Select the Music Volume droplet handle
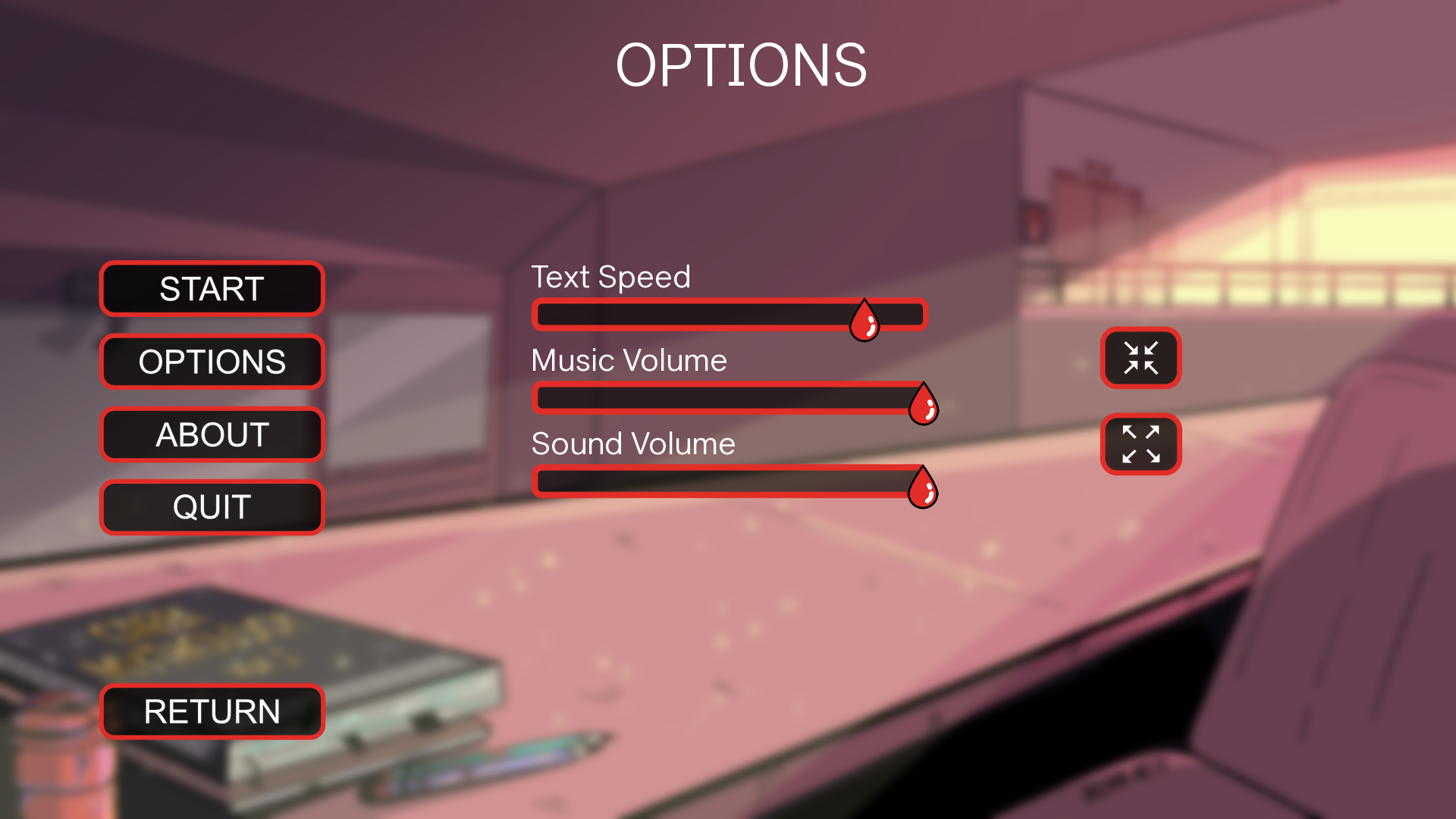Image resolution: width=1456 pixels, height=819 pixels. point(924,404)
